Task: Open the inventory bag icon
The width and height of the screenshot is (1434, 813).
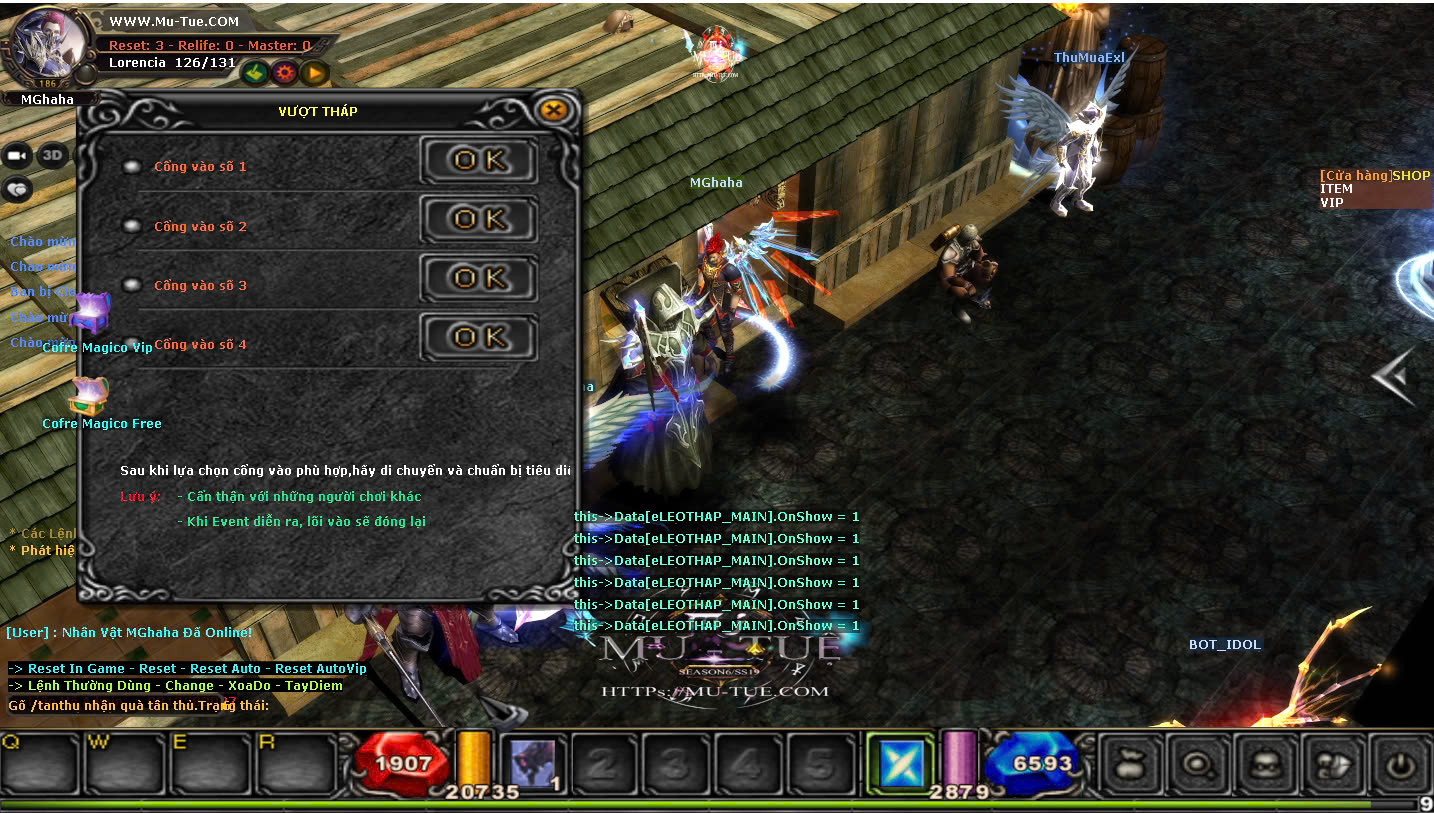Action: [x=1131, y=765]
